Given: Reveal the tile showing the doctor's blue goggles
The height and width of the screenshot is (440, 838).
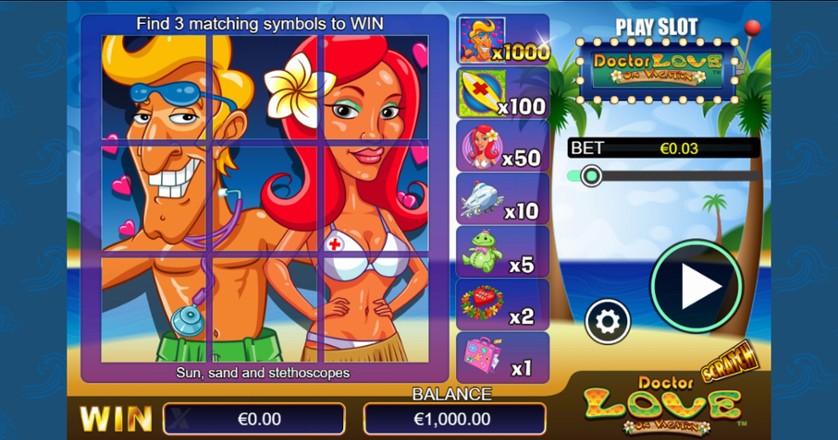Looking at the screenshot, I should coord(155,87).
